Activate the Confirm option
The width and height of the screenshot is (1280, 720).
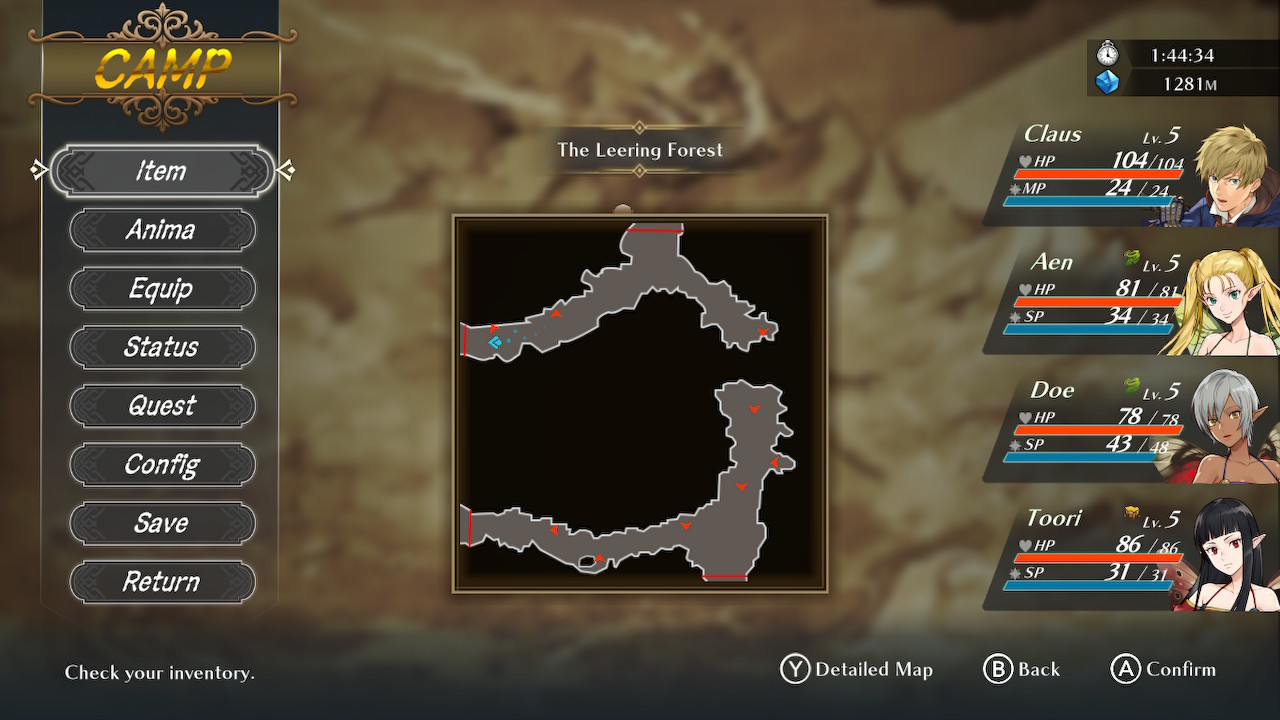coord(1164,670)
